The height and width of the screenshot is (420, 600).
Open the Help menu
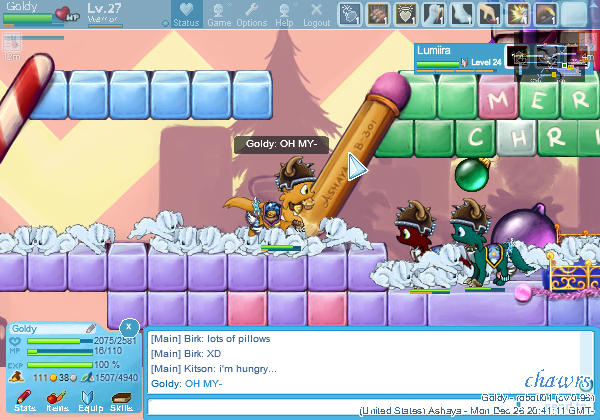pyautogui.click(x=284, y=14)
